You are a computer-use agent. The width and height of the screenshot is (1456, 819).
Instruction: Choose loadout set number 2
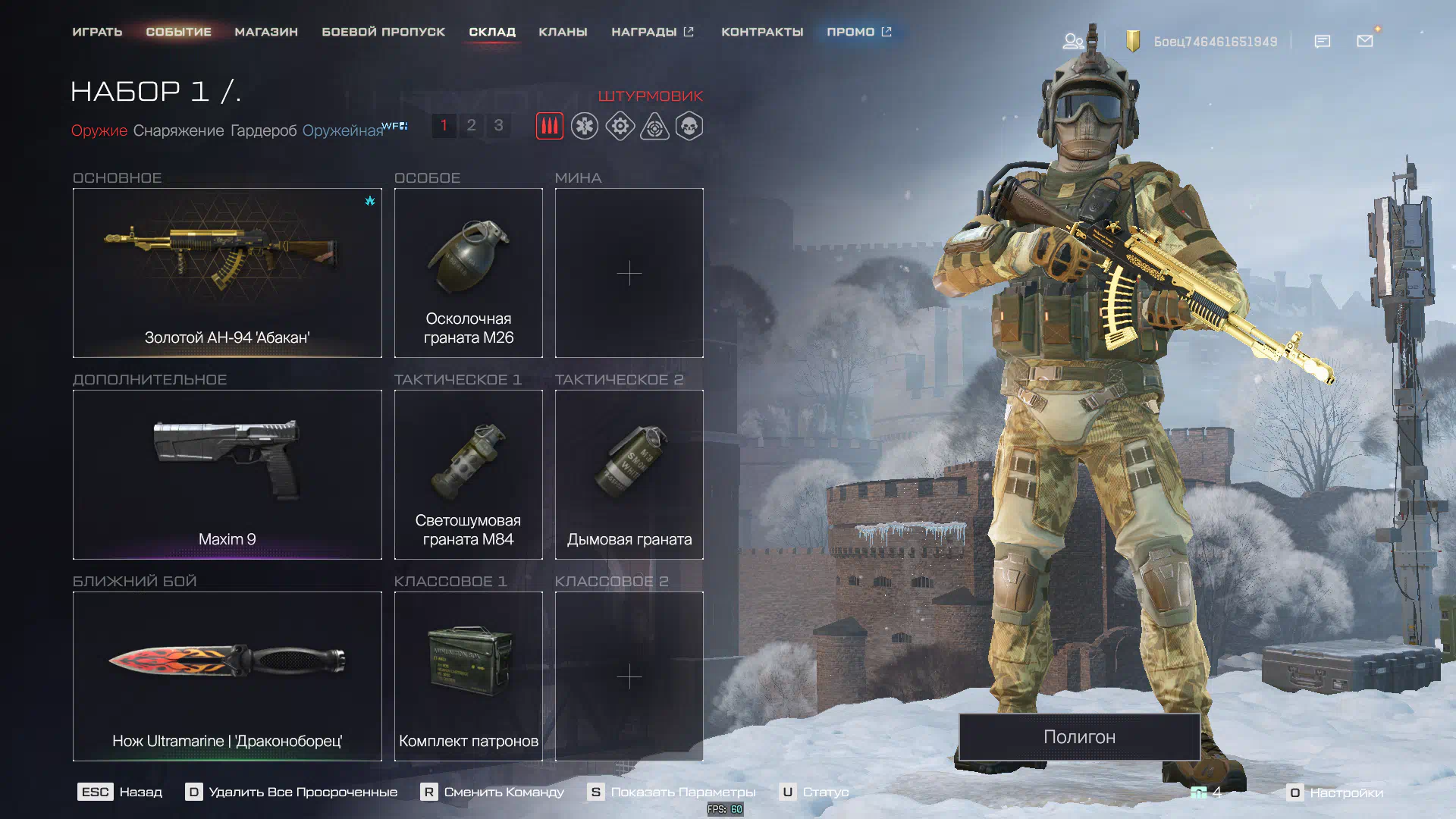[x=471, y=125]
